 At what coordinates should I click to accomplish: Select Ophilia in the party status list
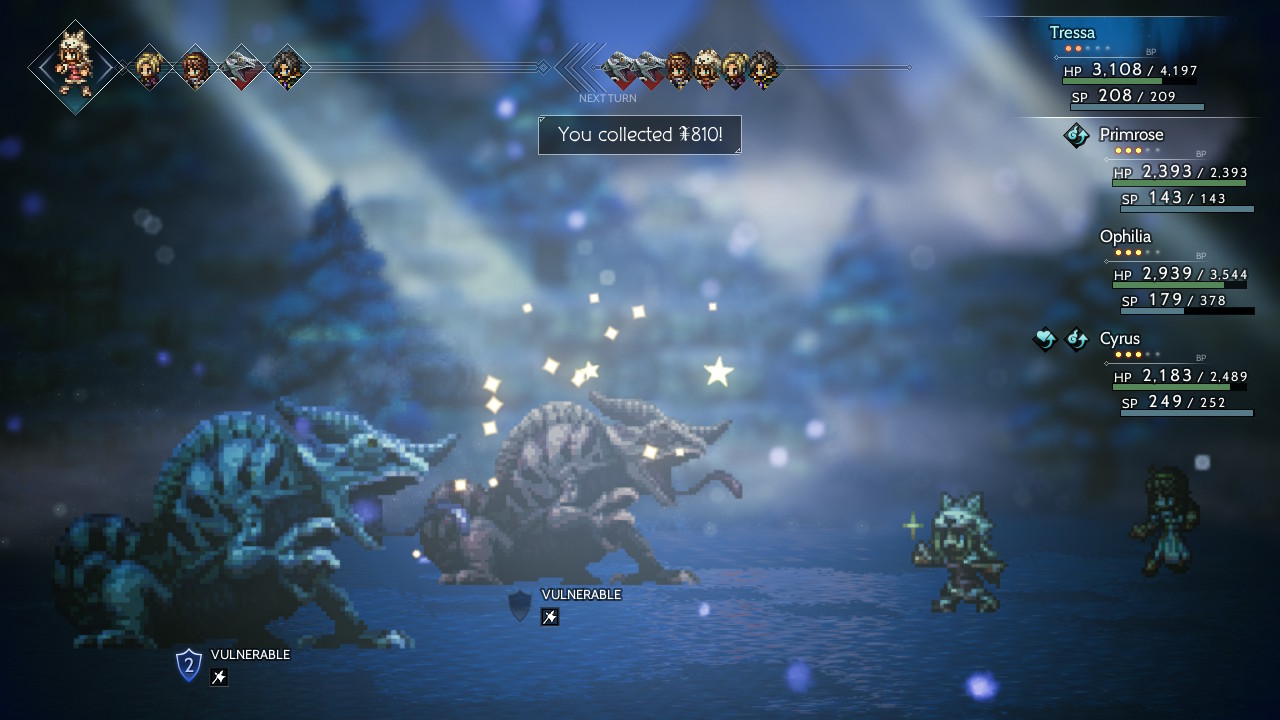click(1125, 237)
